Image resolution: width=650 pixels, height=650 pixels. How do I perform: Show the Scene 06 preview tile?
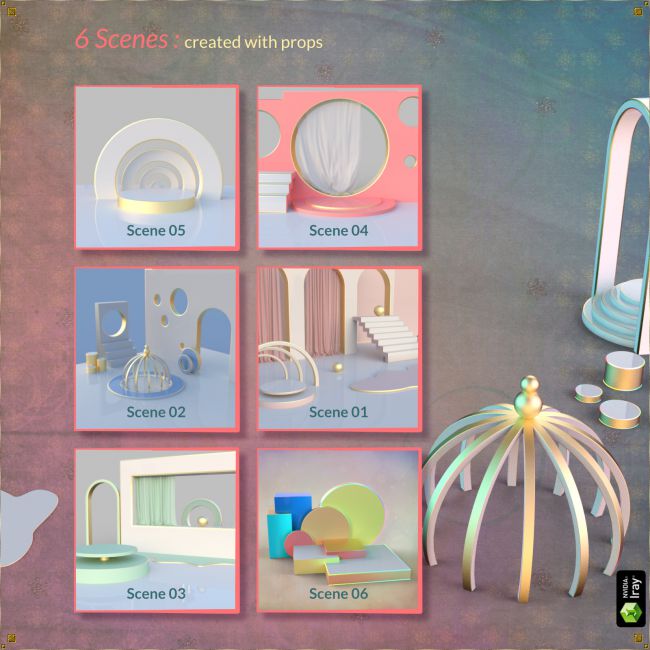[x=339, y=530]
